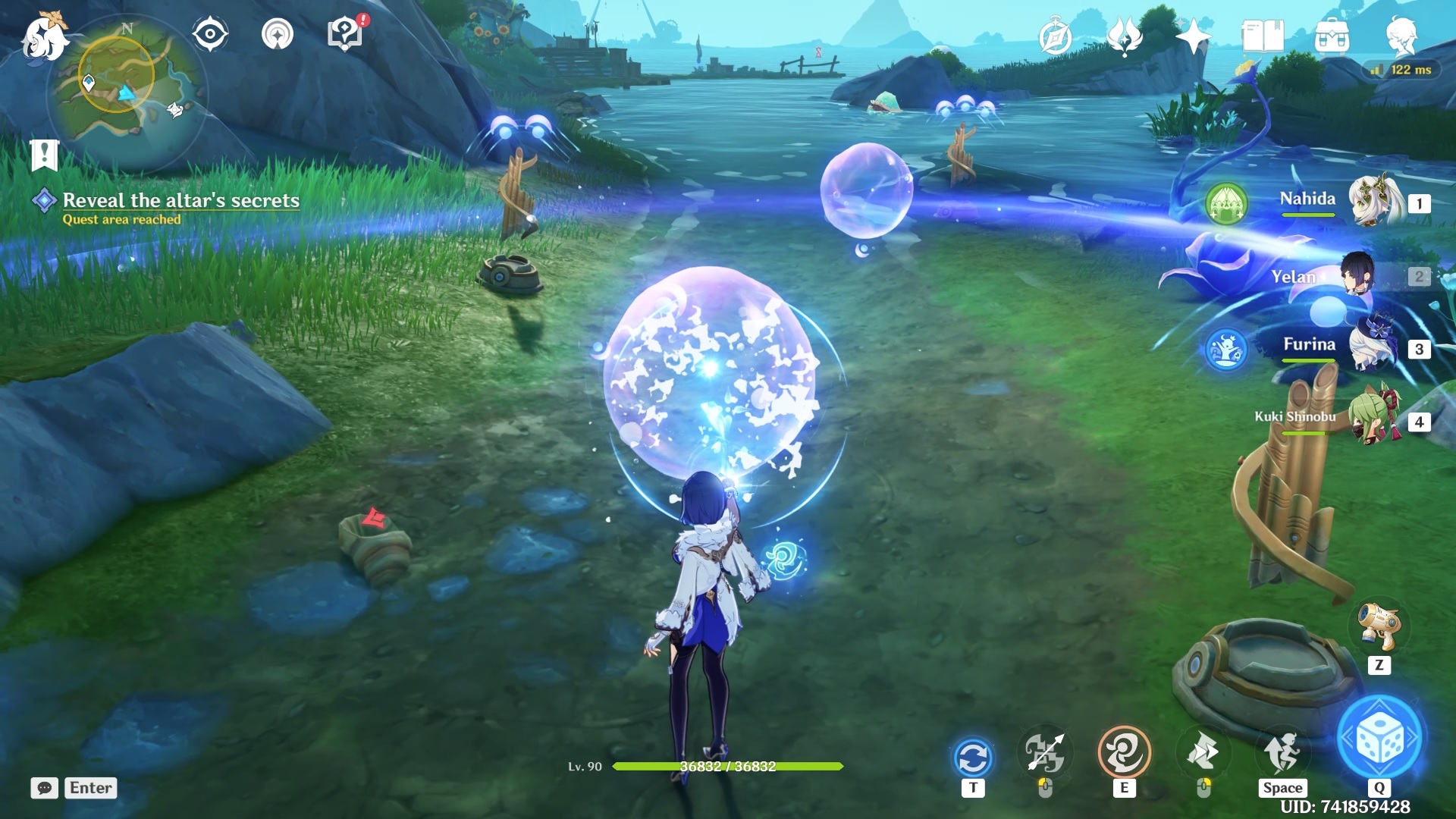Open the book-shaped adventurer handbook icon

[1262, 36]
